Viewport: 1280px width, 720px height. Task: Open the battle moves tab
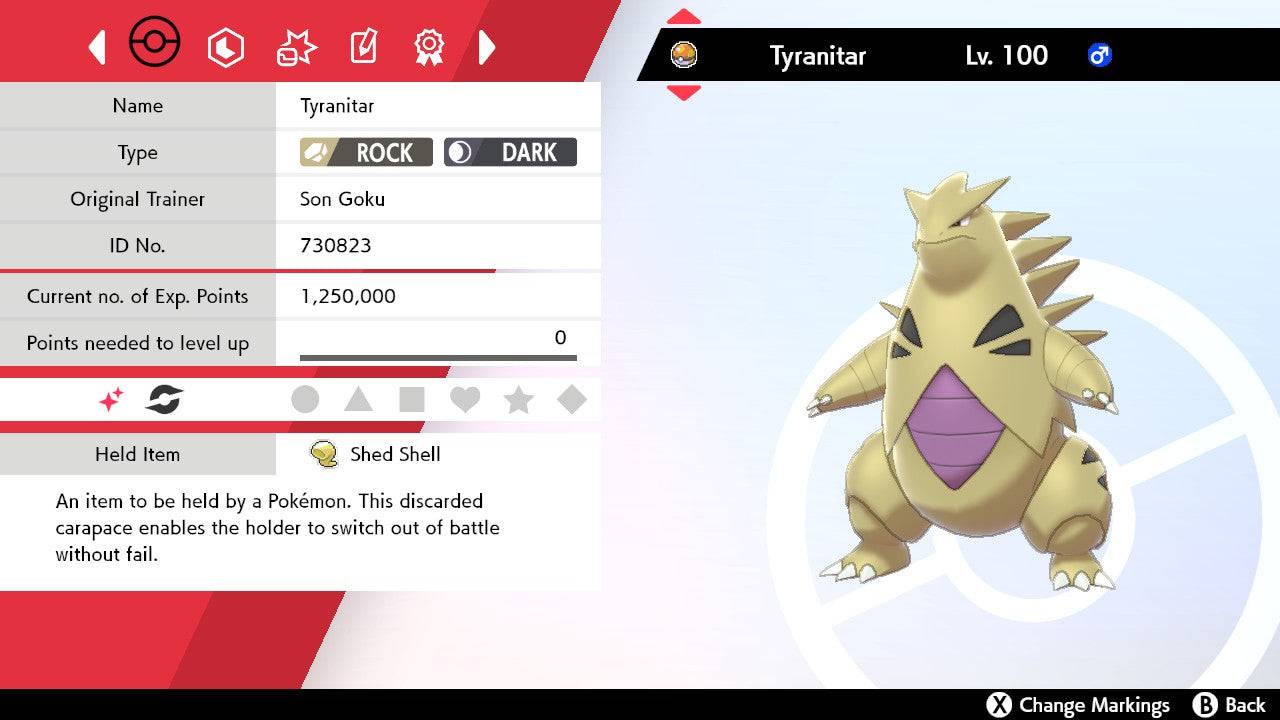pos(296,47)
